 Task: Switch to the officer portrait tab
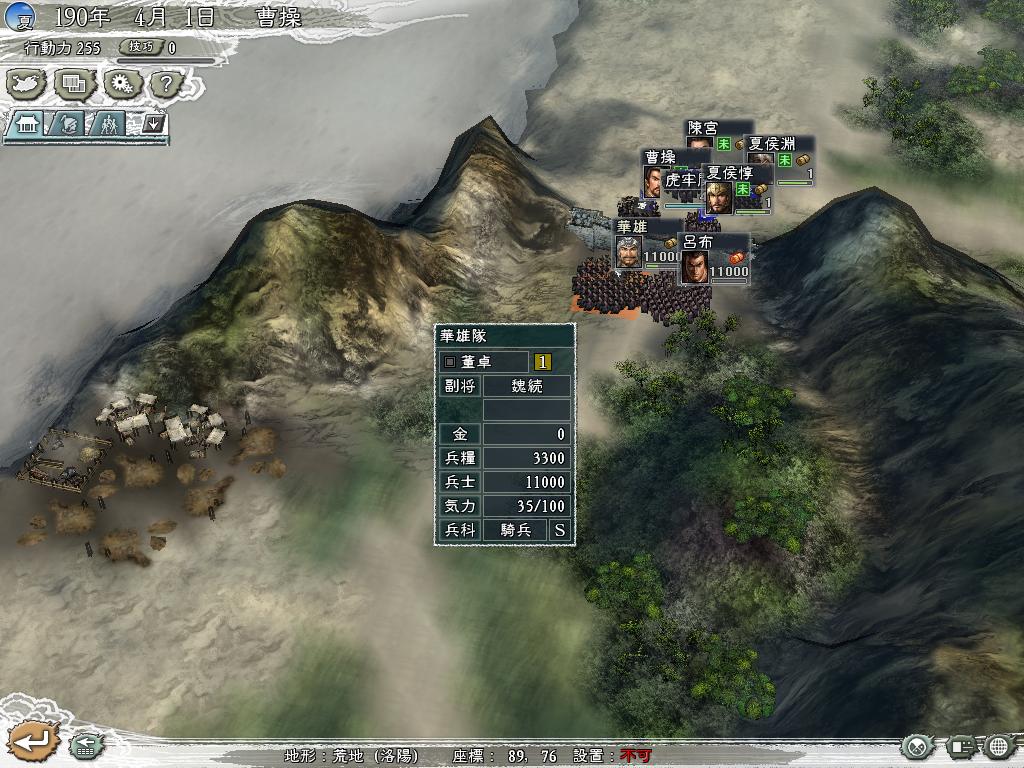69,124
